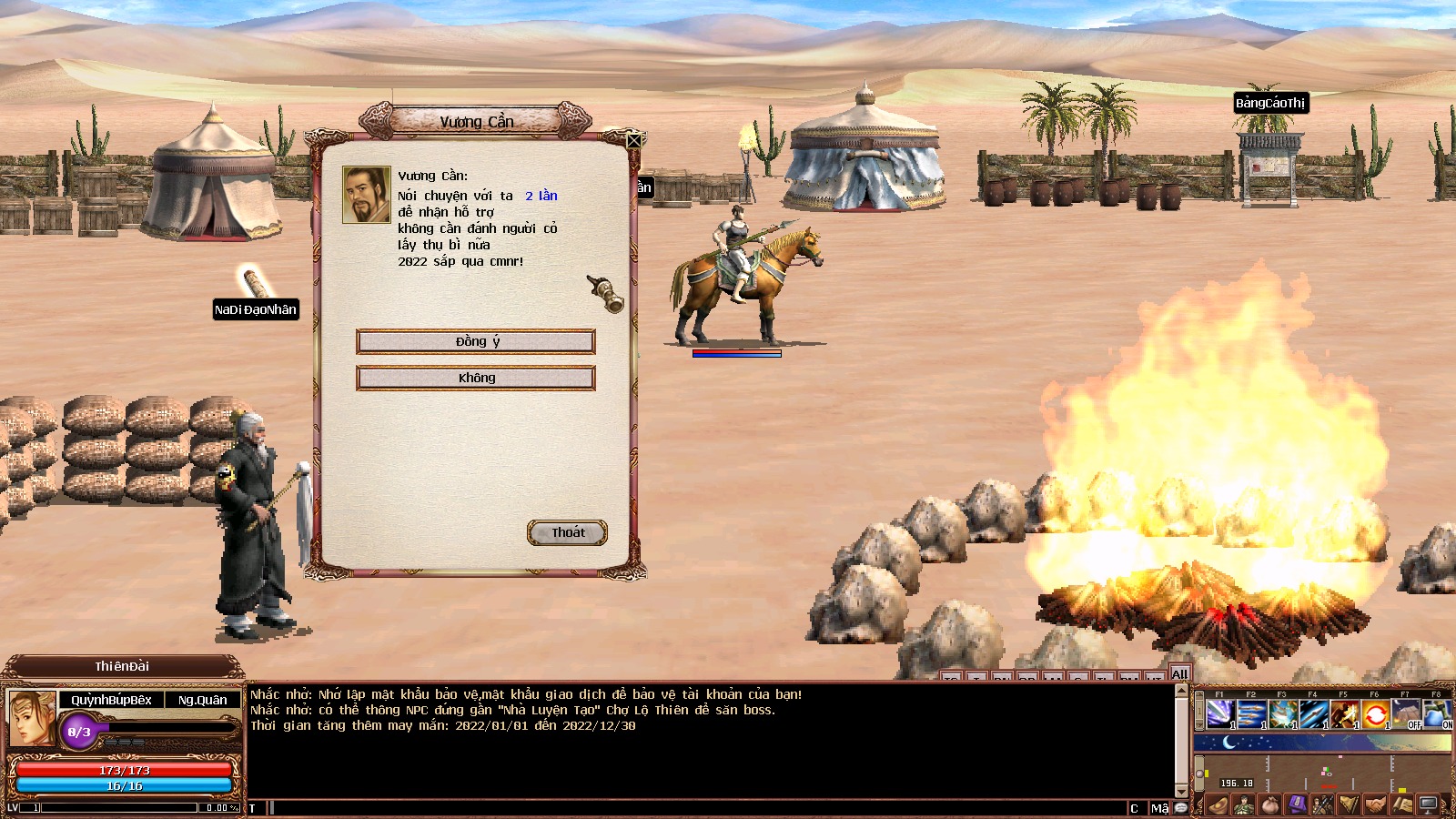Click the player portrait of QuỳnhBúpBêx
This screenshot has width=1456, height=819.
tap(32, 718)
